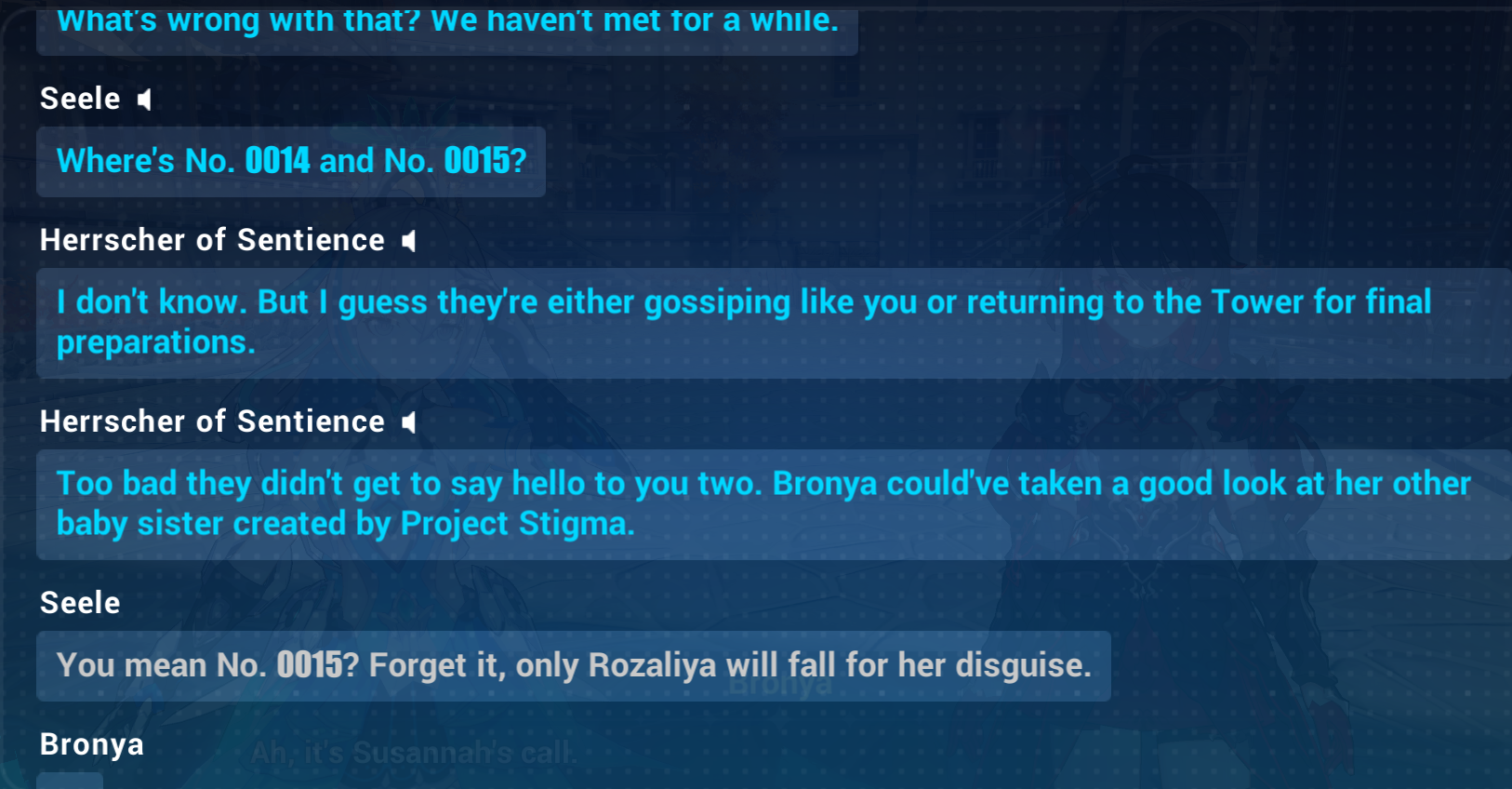Select the Seele speaker name label

(x=80, y=99)
